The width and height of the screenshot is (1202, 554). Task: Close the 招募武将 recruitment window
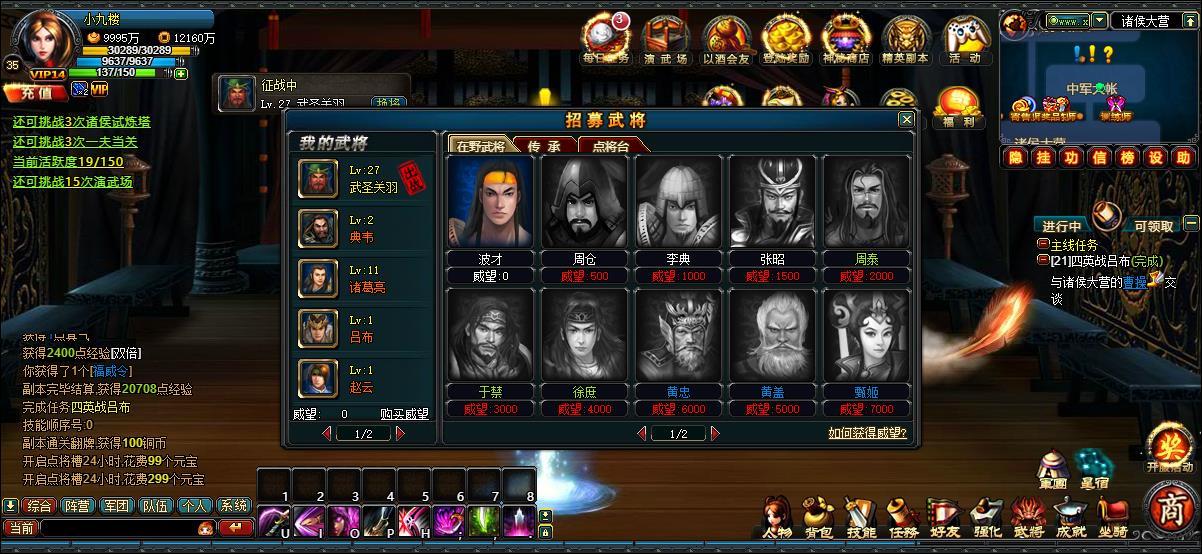coord(906,120)
